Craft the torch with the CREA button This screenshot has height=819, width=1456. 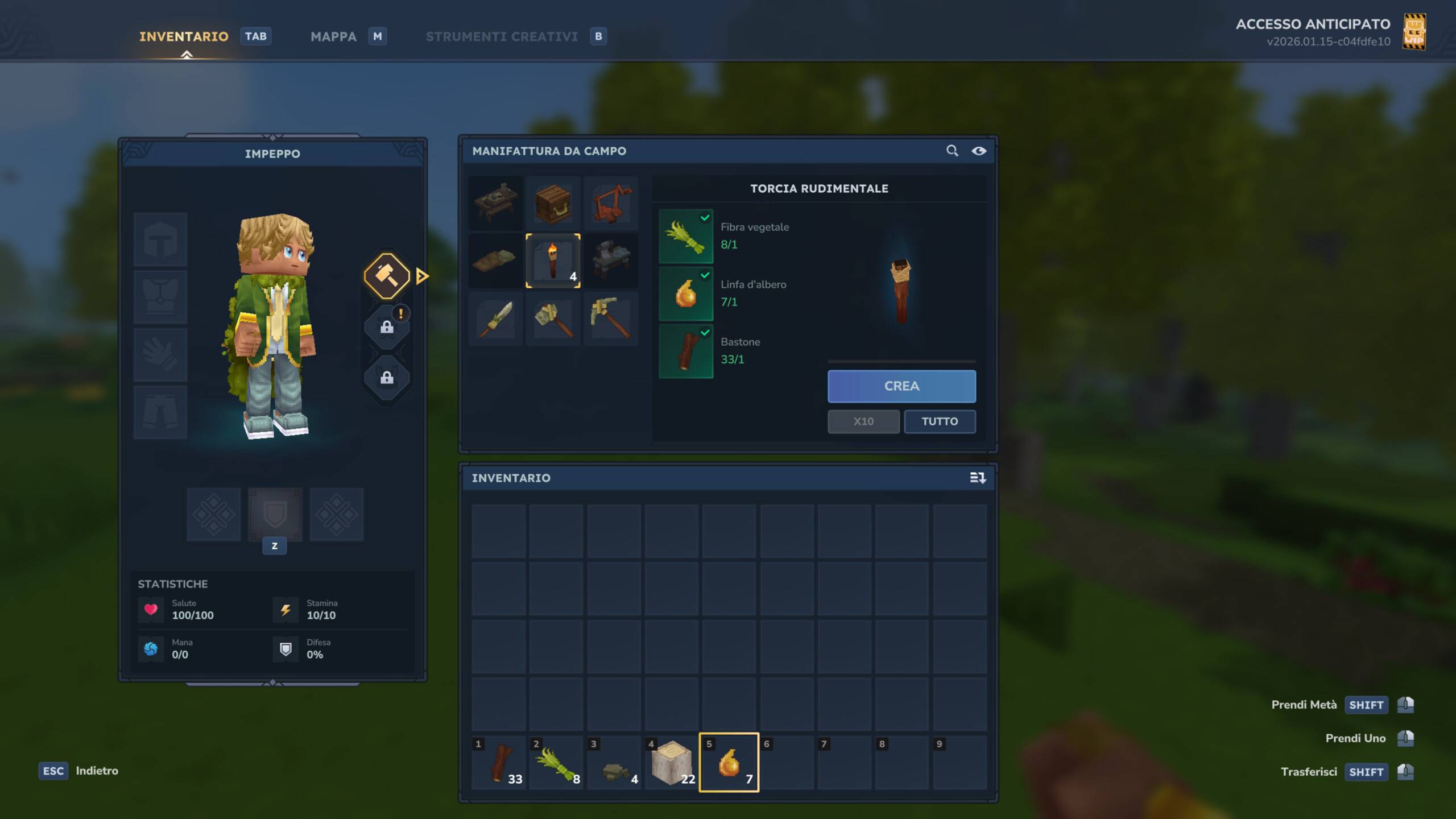click(901, 386)
